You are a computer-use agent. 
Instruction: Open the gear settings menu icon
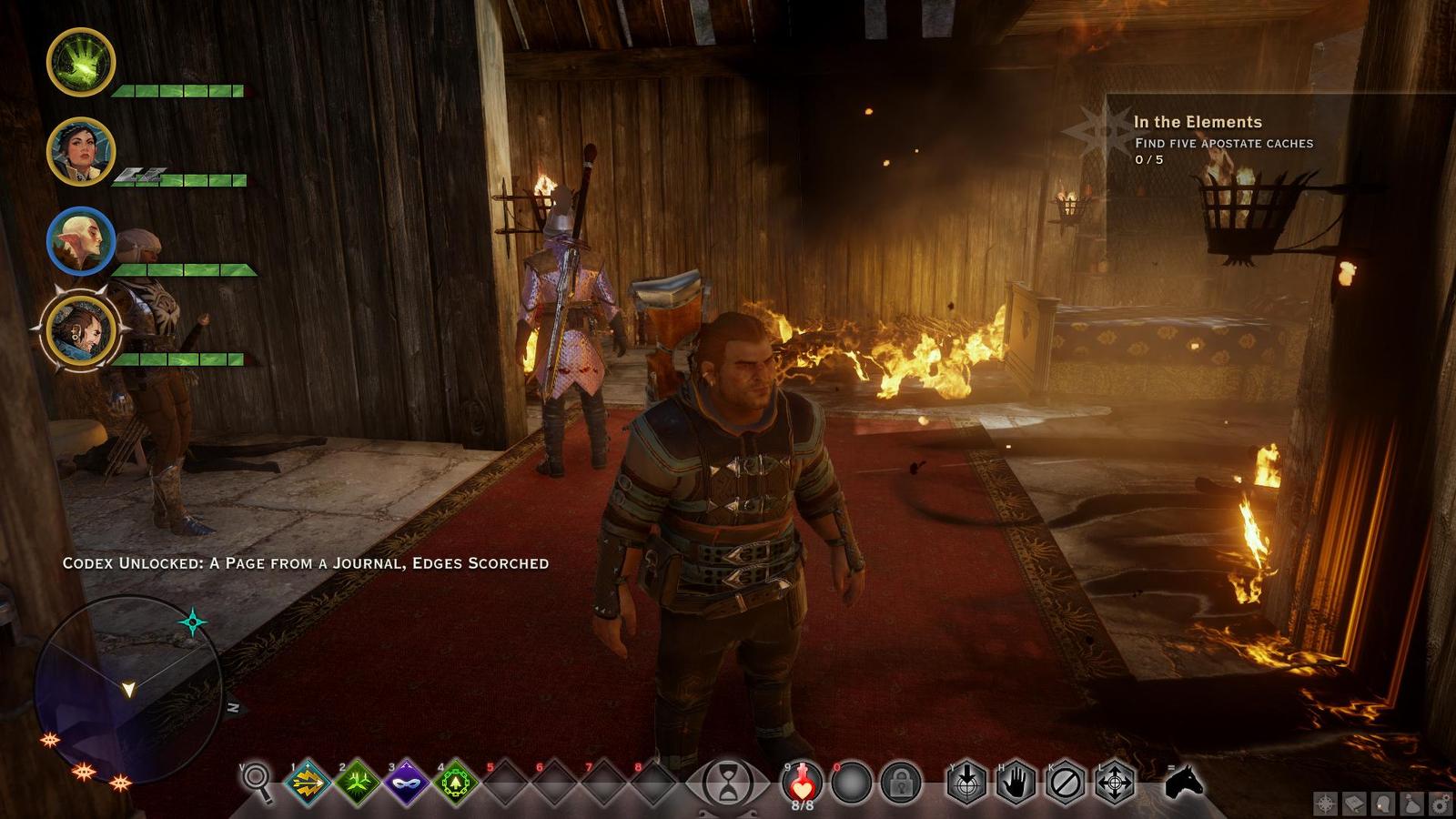point(1440,804)
